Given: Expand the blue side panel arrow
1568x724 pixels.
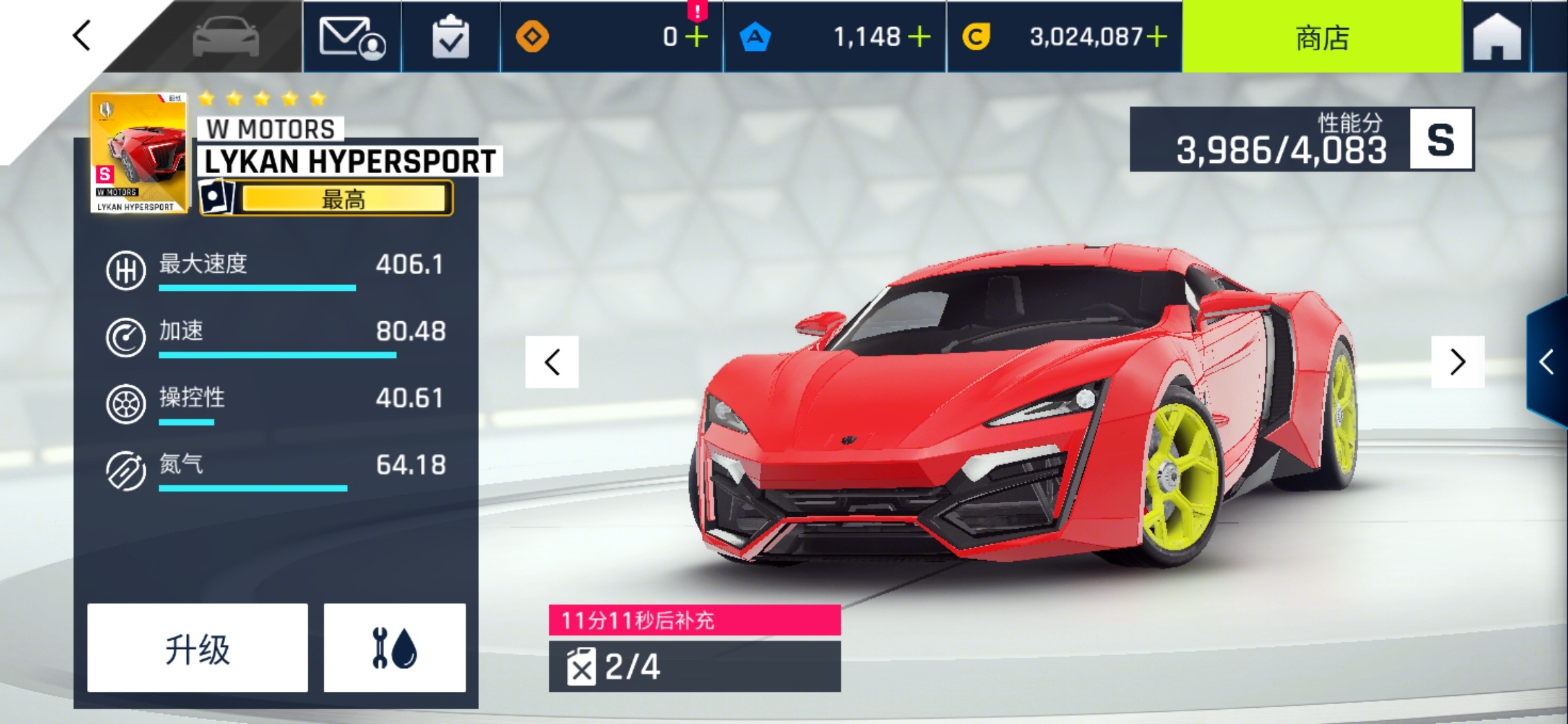Looking at the screenshot, I should pos(1547,362).
